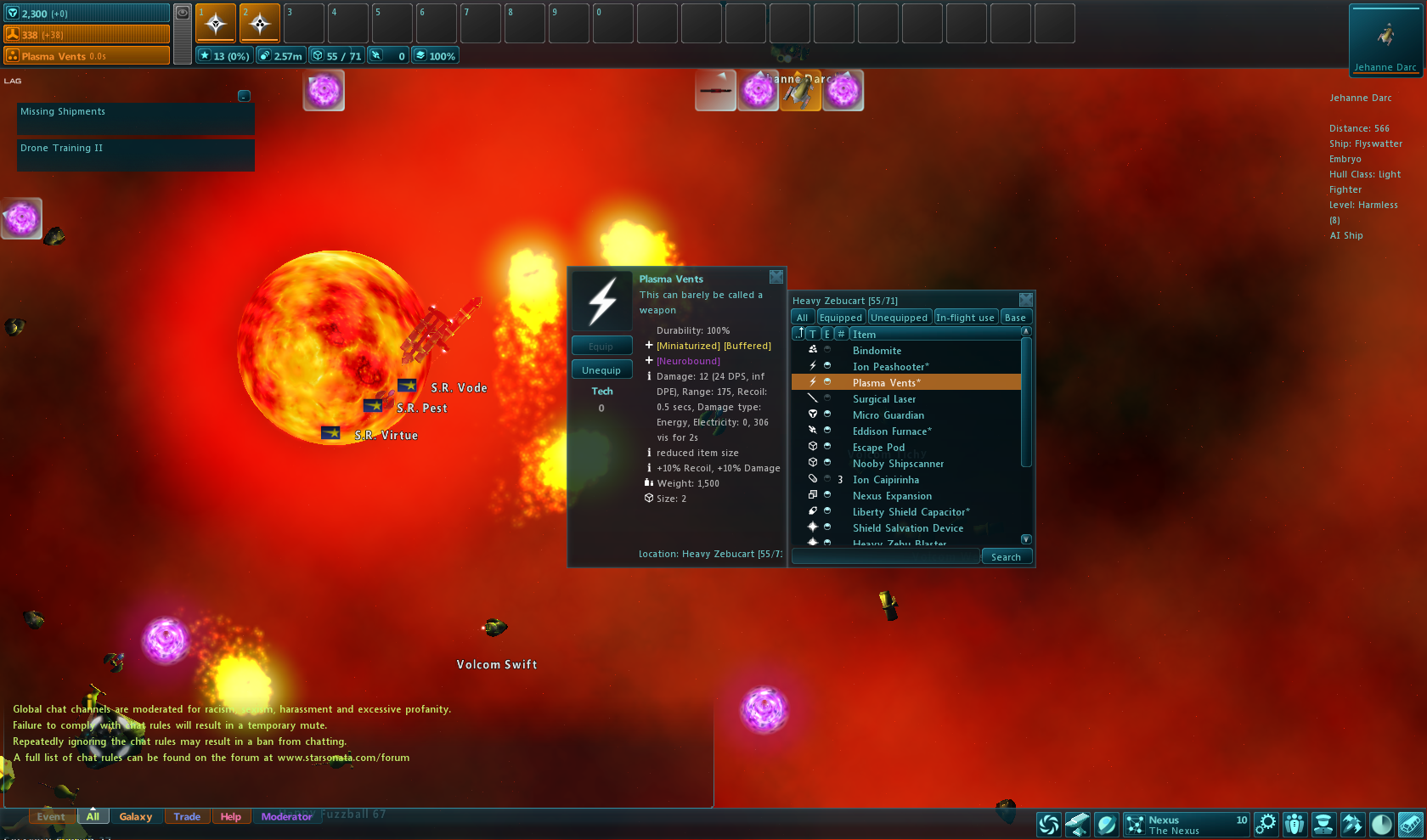Image resolution: width=1427 pixels, height=840 pixels.
Task: Choose the Surgical Laser item row
Action: click(884, 399)
